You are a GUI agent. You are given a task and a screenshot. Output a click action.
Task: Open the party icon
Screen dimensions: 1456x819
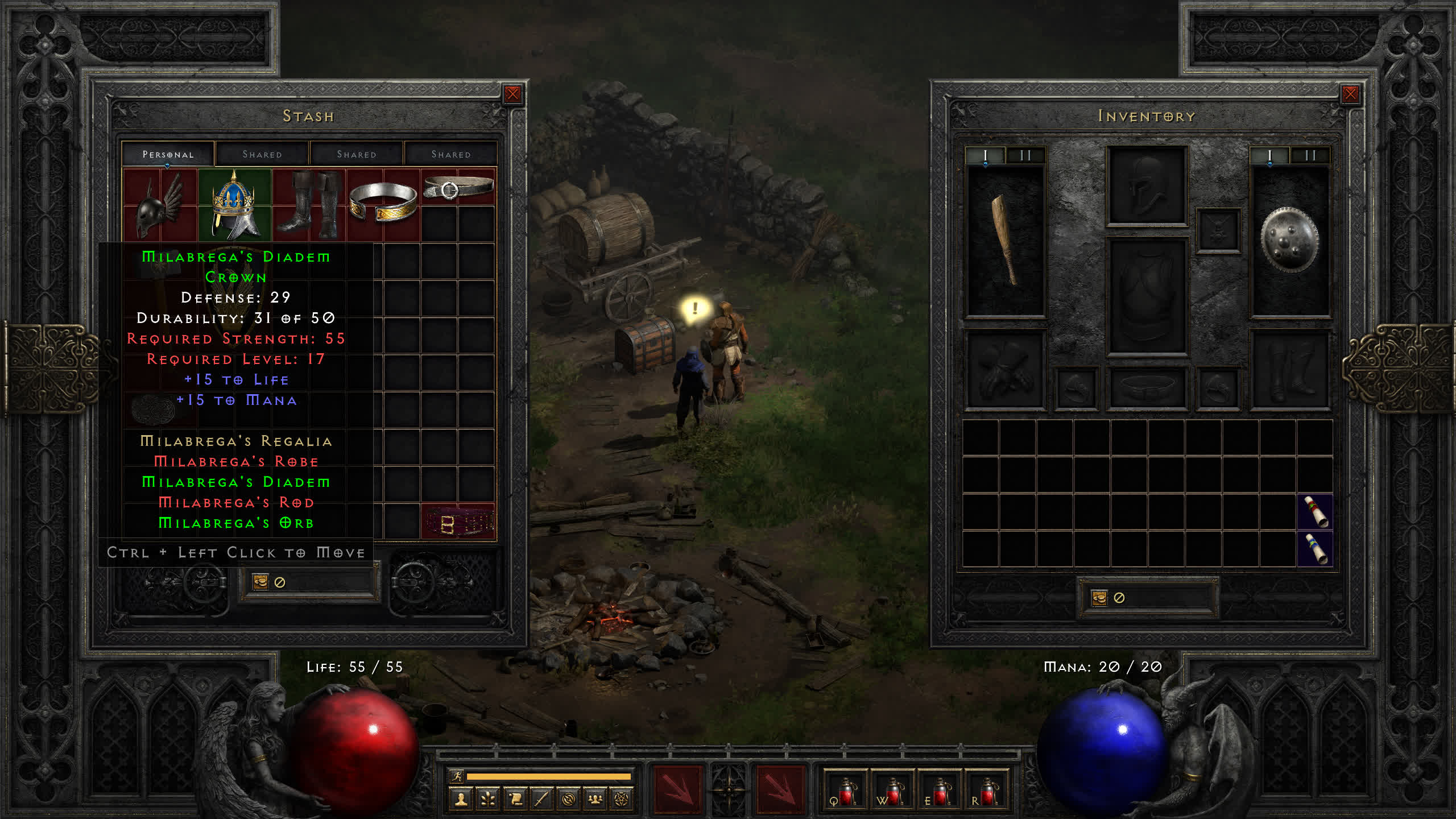pyautogui.click(x=595, y=800)
